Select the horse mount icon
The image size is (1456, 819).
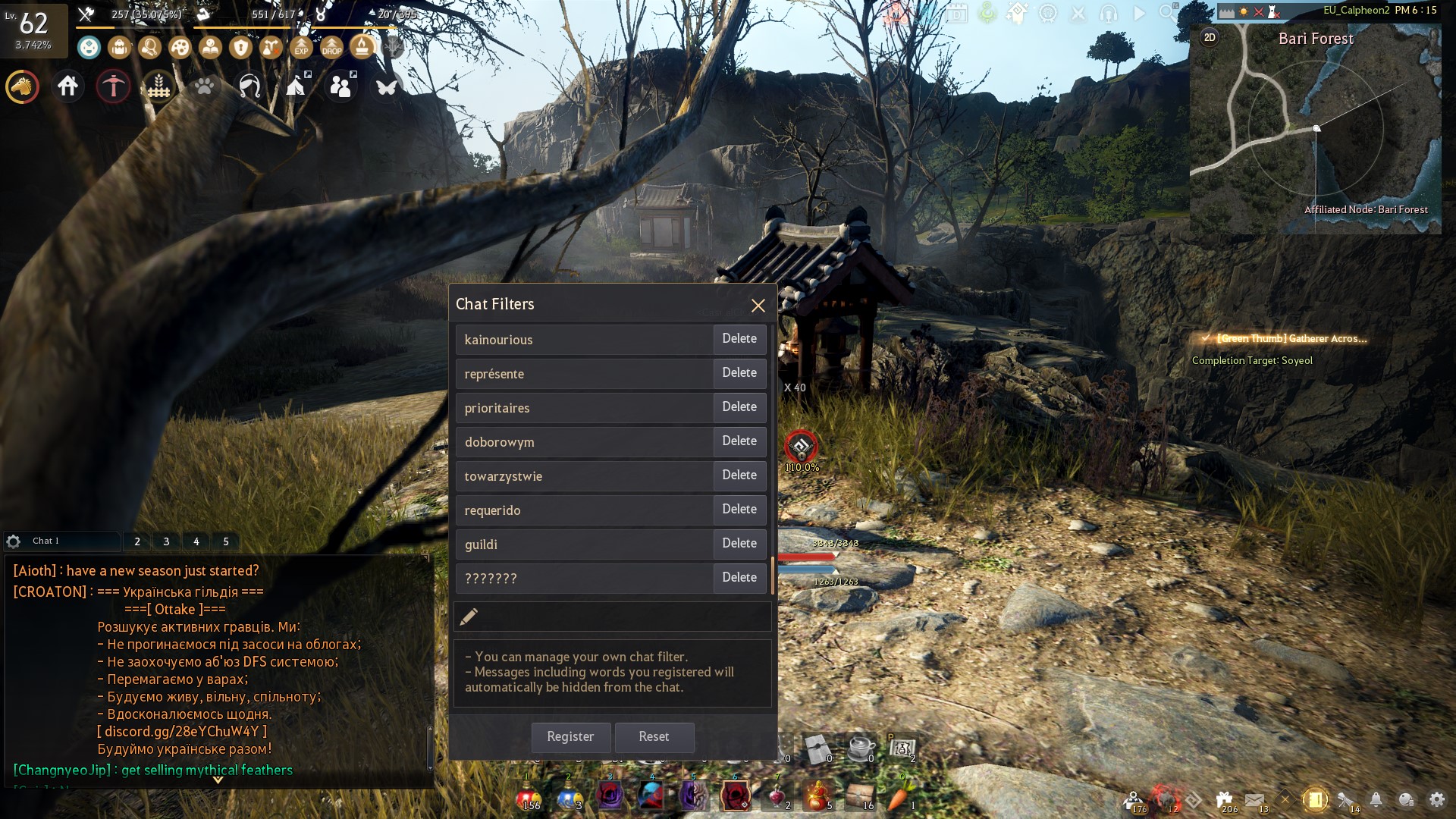(x=22, y=86)
